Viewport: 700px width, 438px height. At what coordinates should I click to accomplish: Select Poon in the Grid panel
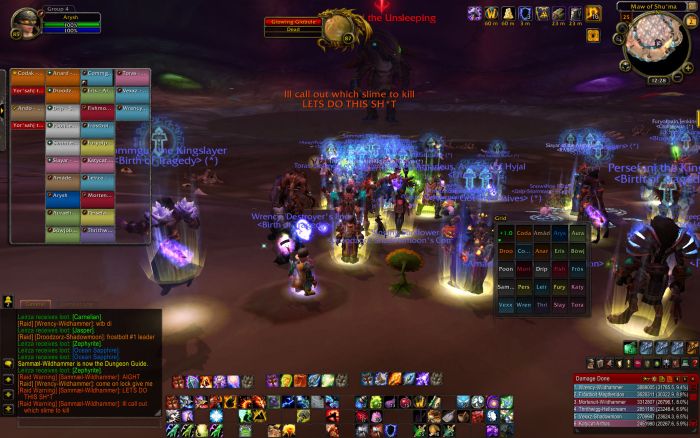[x=506, y=268]
